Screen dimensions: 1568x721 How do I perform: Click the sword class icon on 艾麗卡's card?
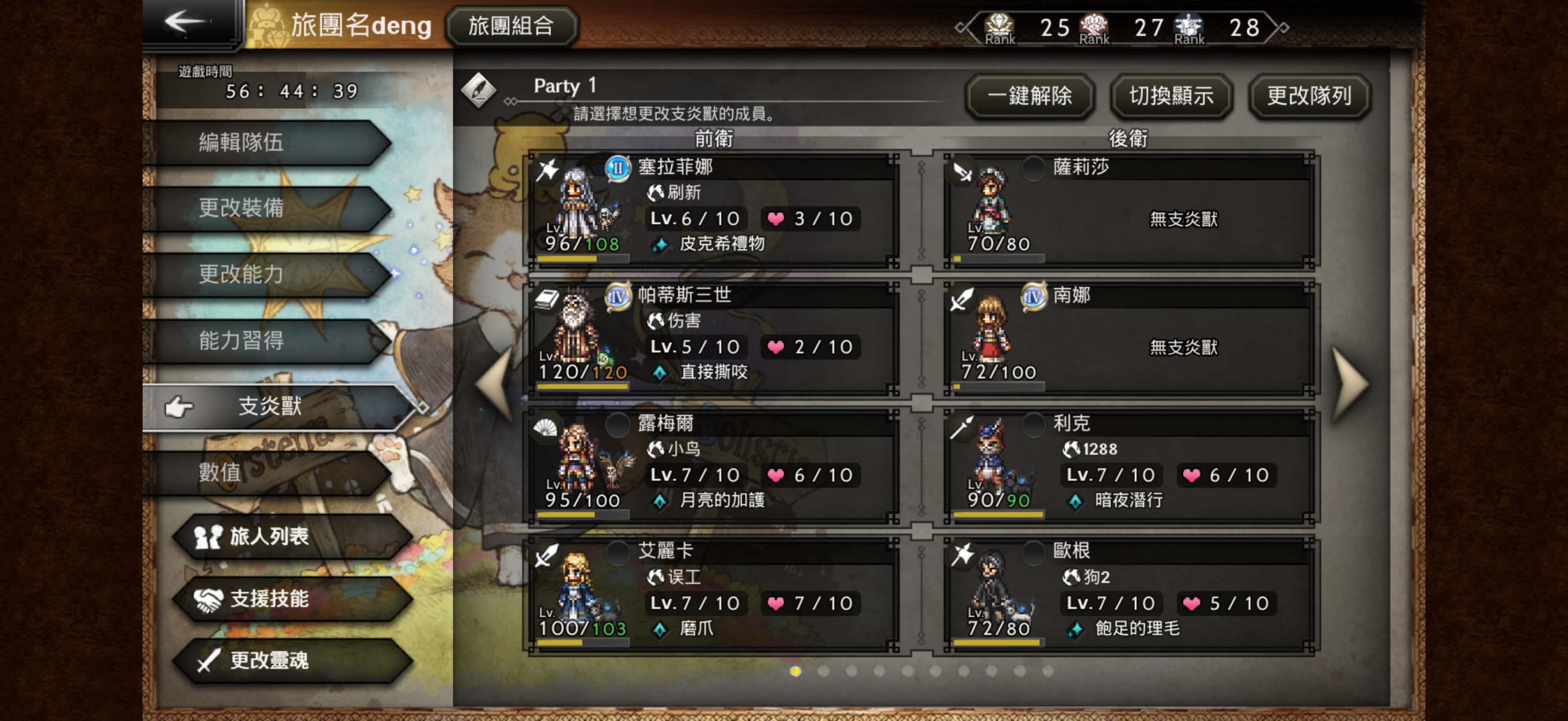[x=546, y=555]
